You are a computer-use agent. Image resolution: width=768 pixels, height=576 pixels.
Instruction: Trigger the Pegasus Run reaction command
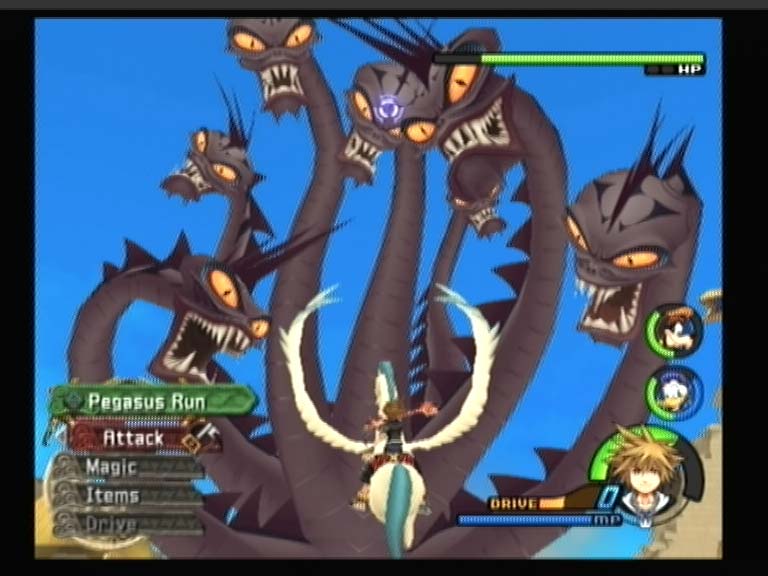tap(148, 402)
